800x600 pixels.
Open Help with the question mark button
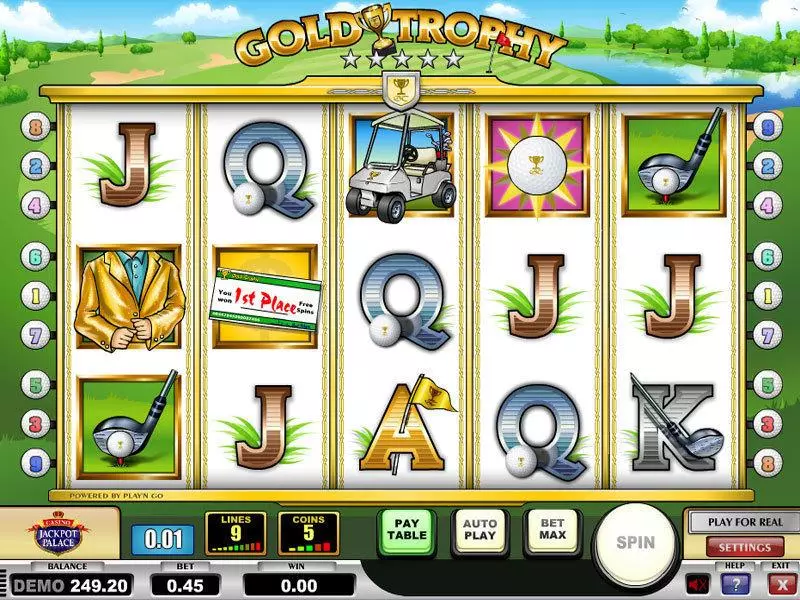737,583
